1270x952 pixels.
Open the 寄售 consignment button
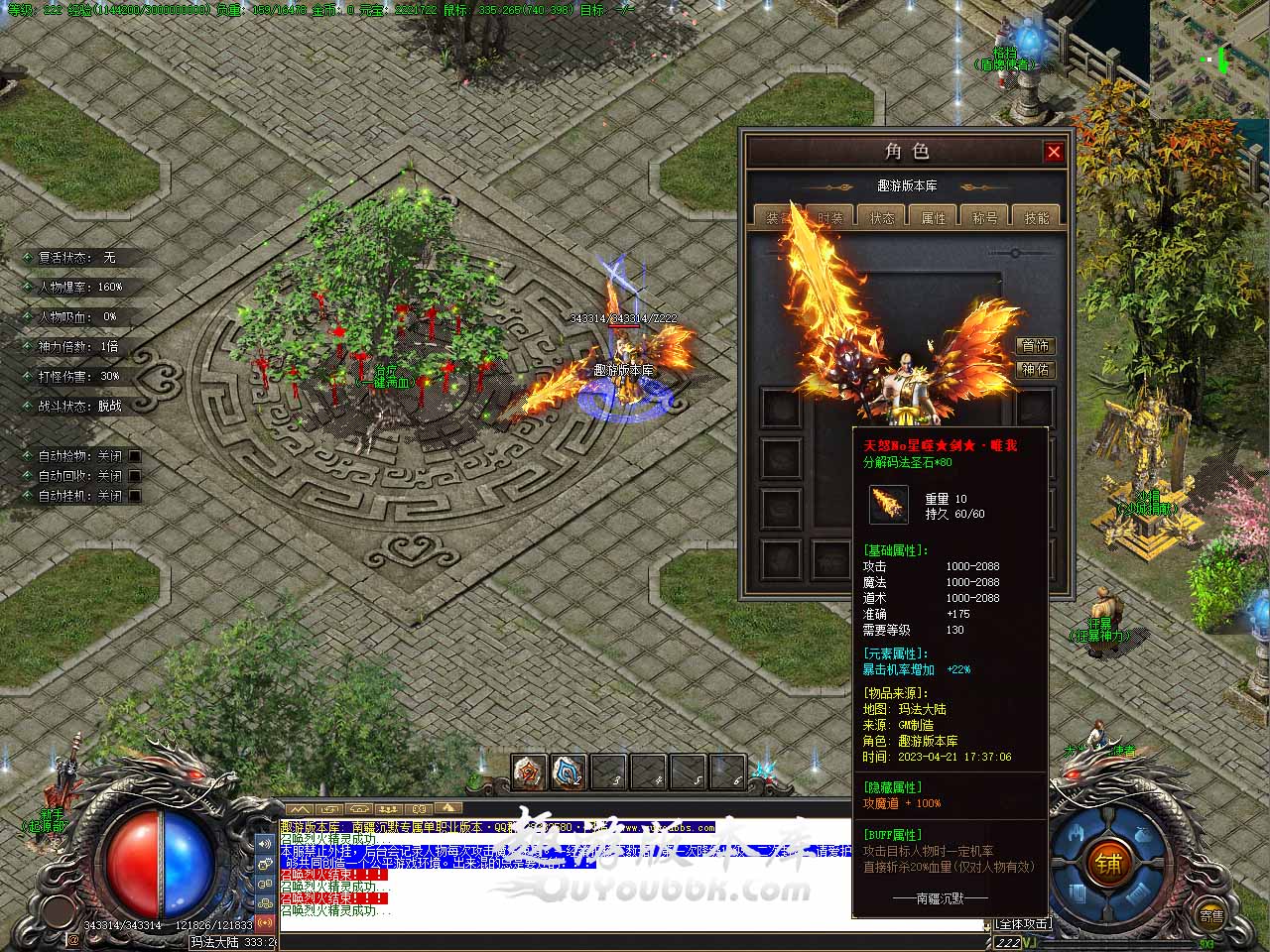tap(1210, 915)
